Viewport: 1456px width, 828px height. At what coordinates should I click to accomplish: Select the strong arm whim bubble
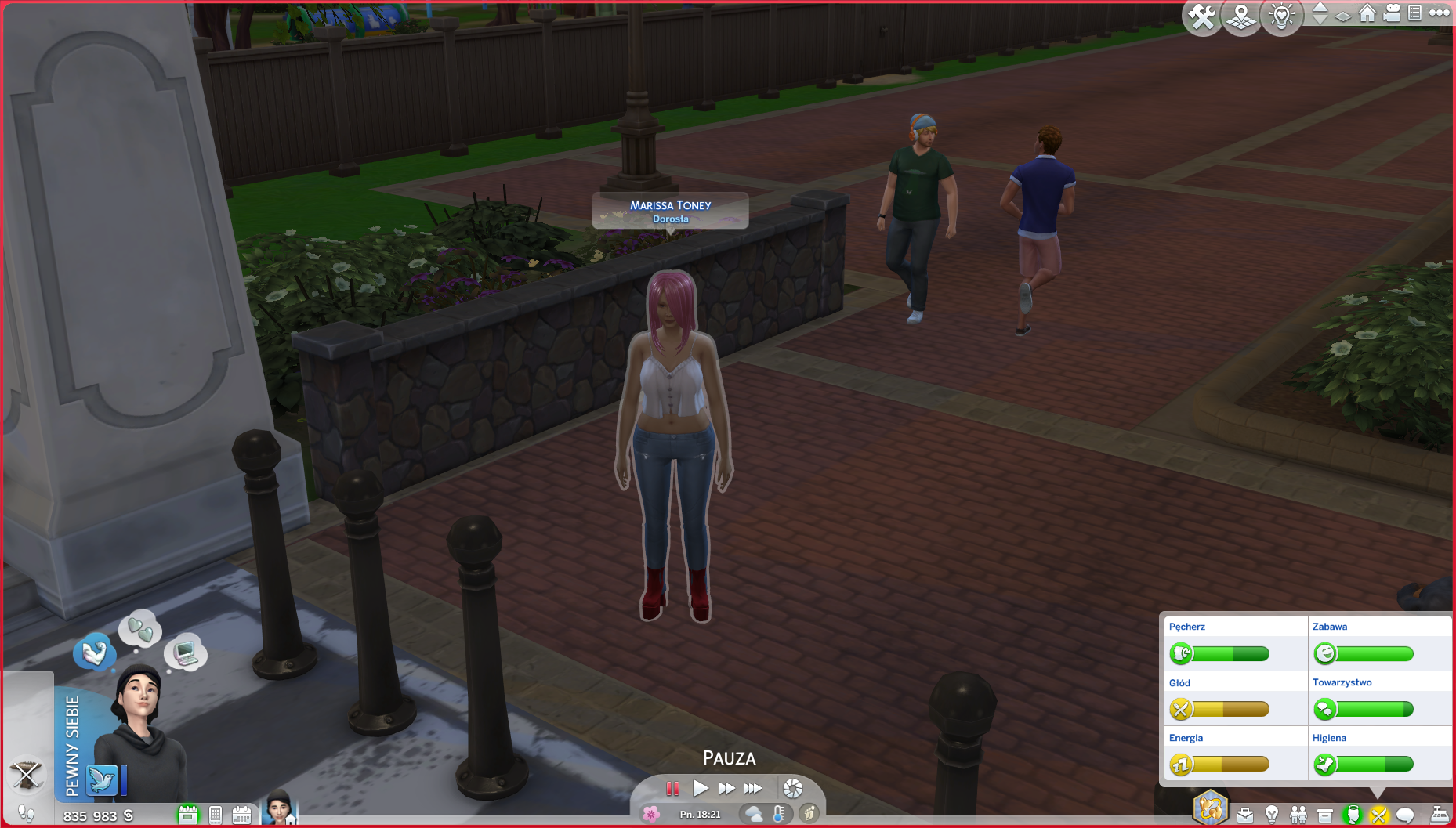[94, 652]
